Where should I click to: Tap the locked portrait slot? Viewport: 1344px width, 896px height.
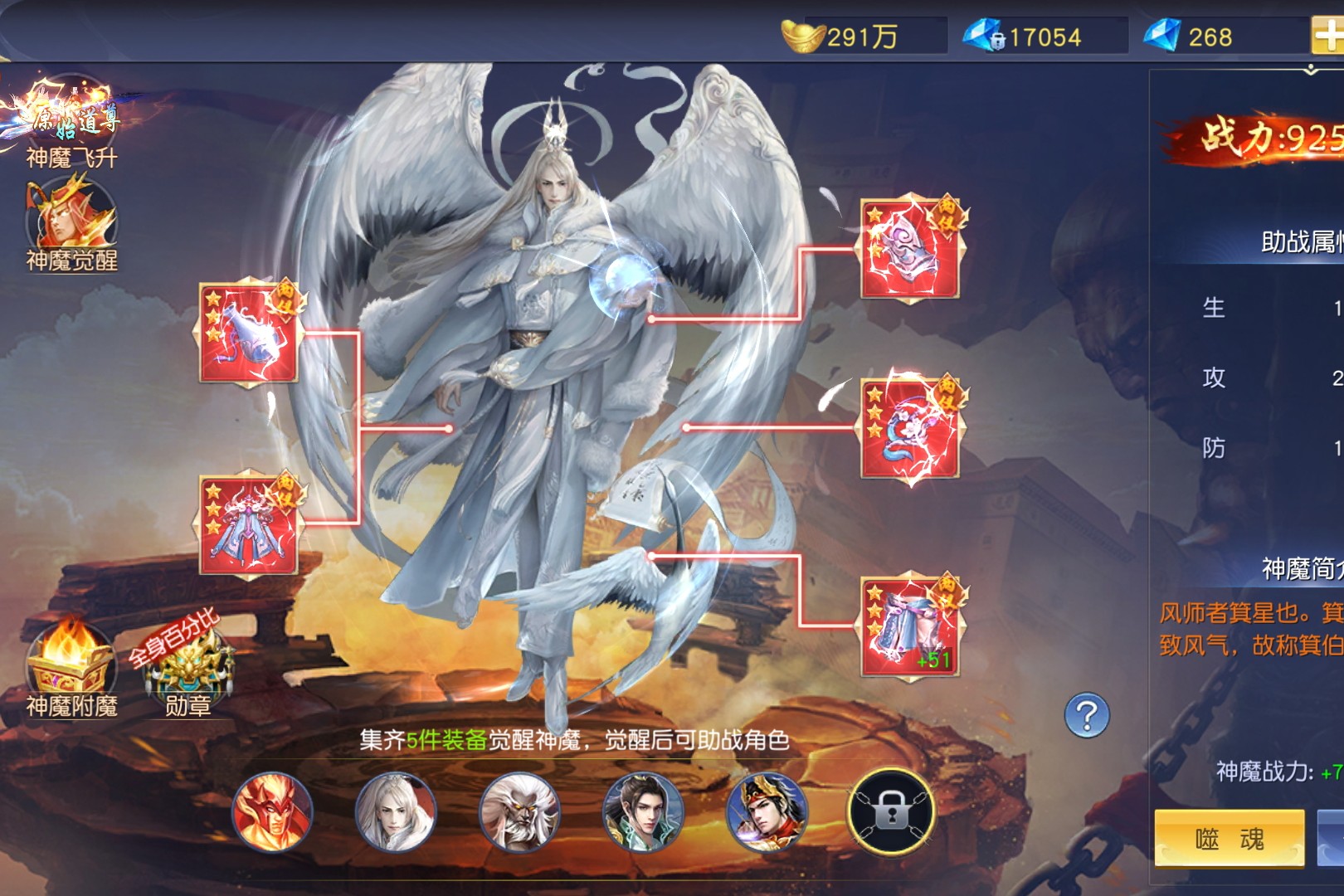tap(890, 811)
